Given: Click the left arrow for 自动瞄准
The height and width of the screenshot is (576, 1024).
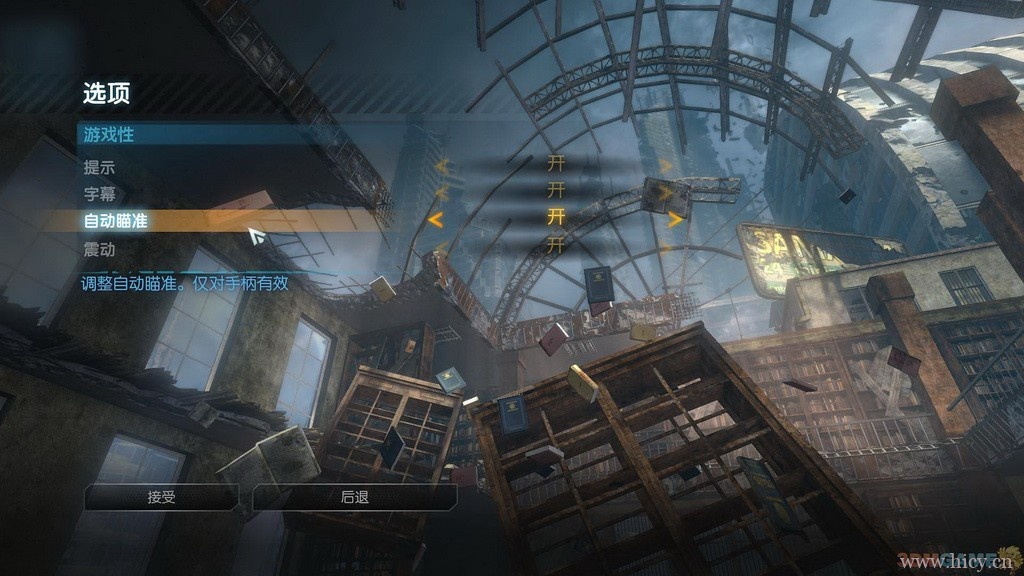Looking at the screenshot, I should coord(435,219).
